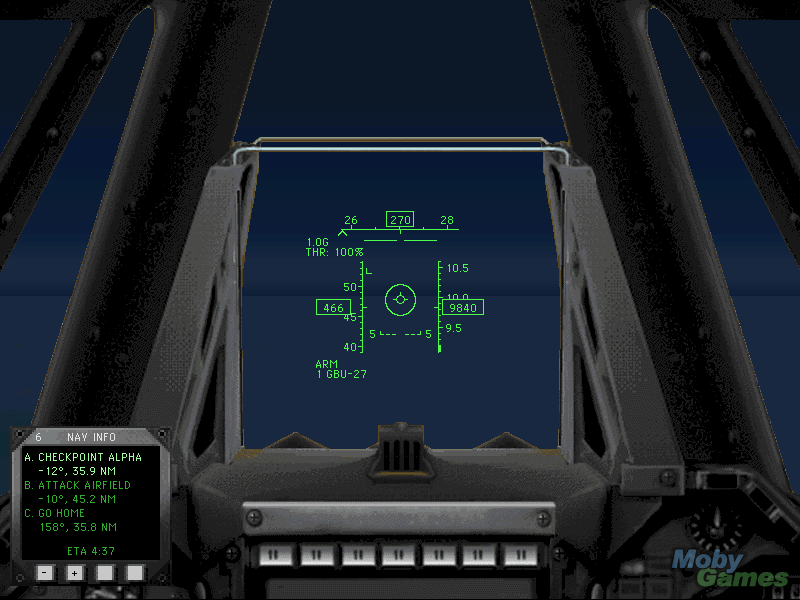Viewport: 800px width, 600px height.
Task: Click the plus button on NAV INFO panel
Action: [x=74, y=573]
